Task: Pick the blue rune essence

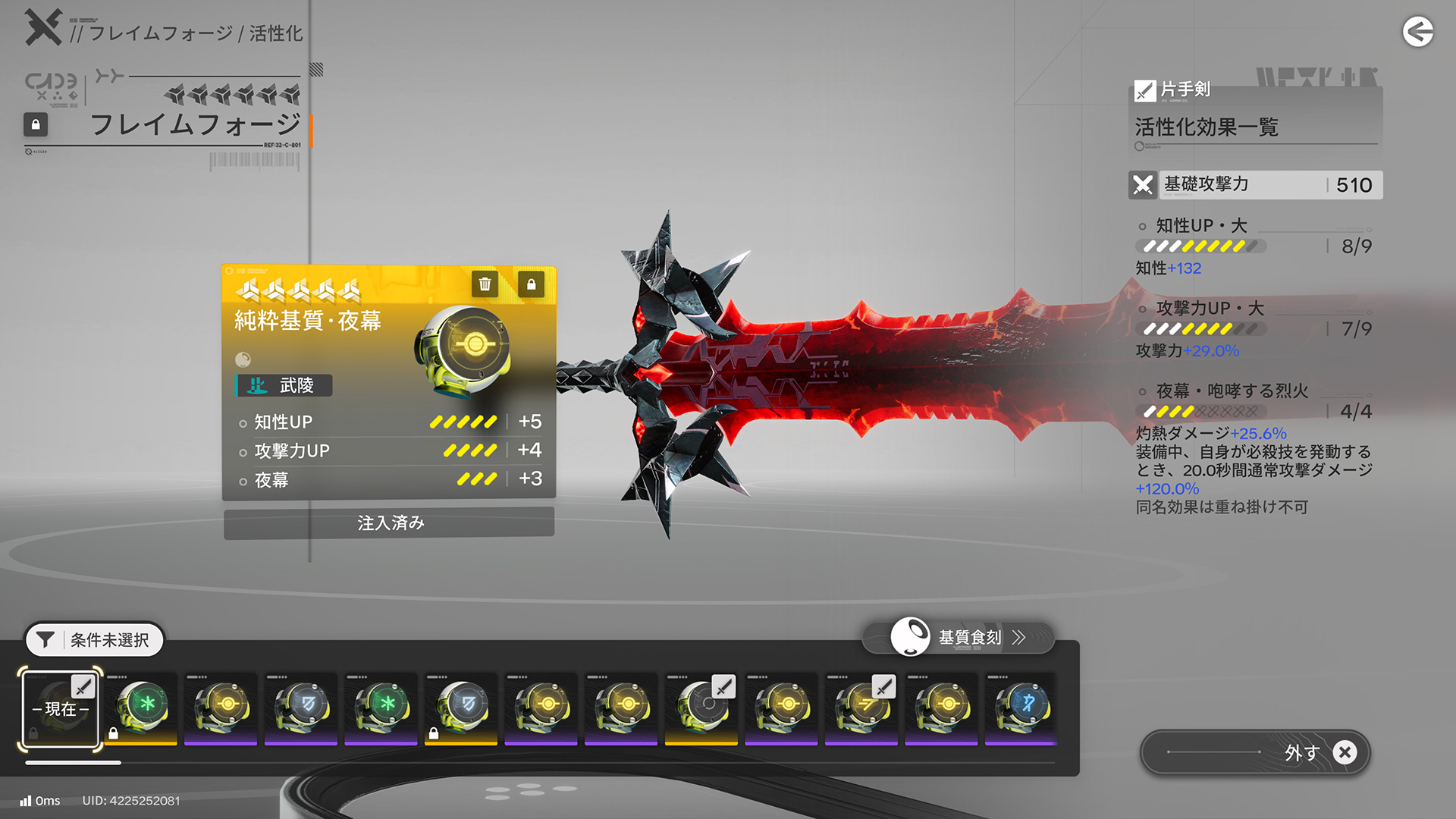Action: (x=1021, y=707)
